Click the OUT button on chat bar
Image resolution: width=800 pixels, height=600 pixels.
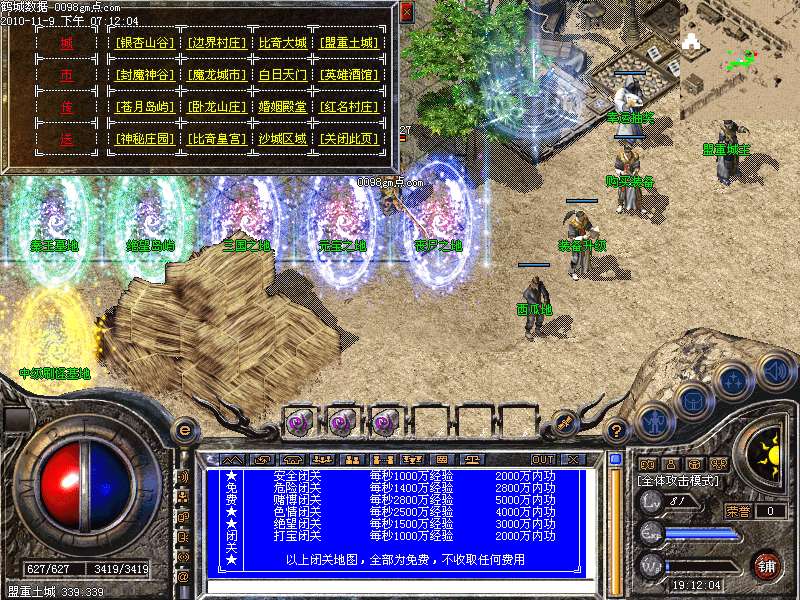point(542,459)
